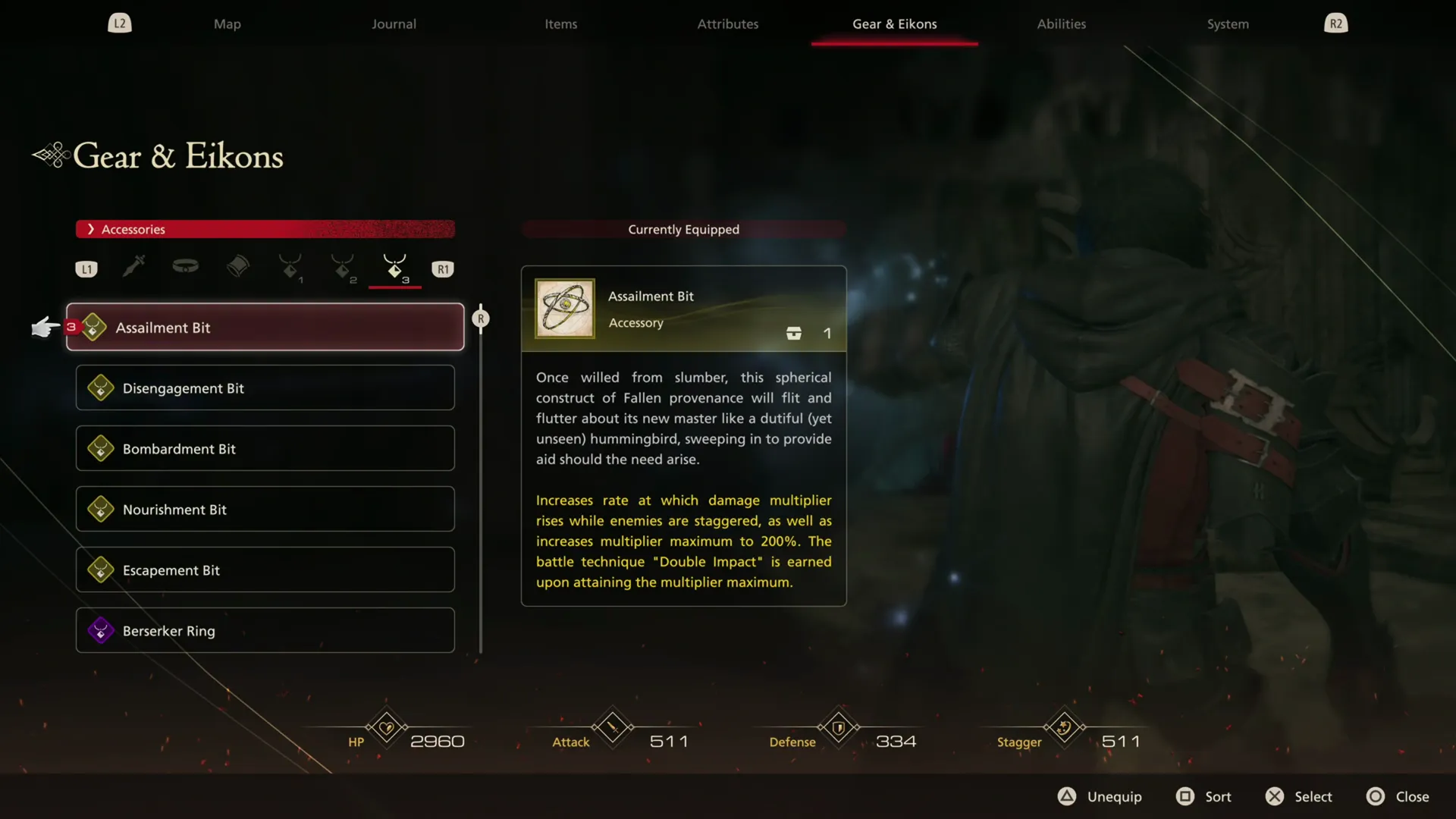Open the Gear & Eikons tab
1456x819 pixels.
(x=893, y=24)
